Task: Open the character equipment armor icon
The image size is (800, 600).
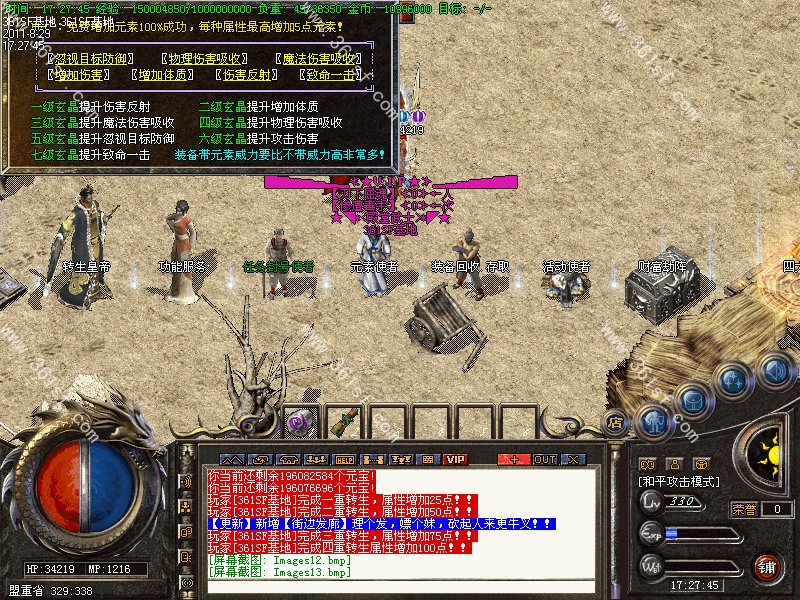Action: [653, 421]
